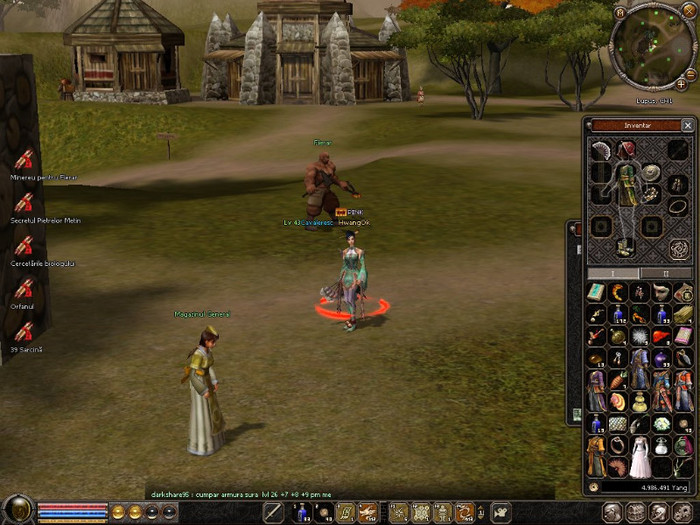Zoom in the minimap with plus button
This screenshot has width=700, height=525.
coord(681,85)
